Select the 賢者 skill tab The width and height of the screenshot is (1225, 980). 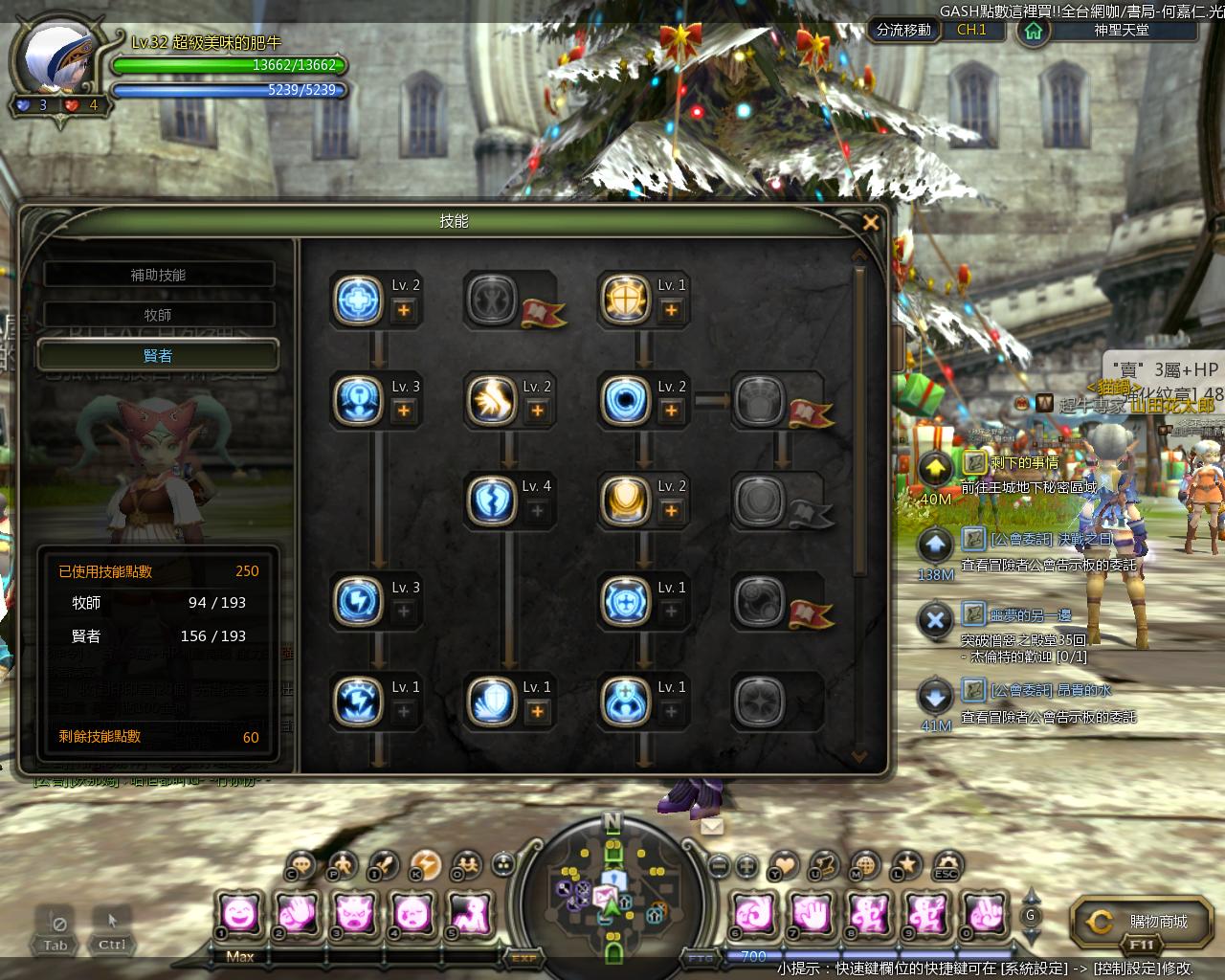coord(159,355)
